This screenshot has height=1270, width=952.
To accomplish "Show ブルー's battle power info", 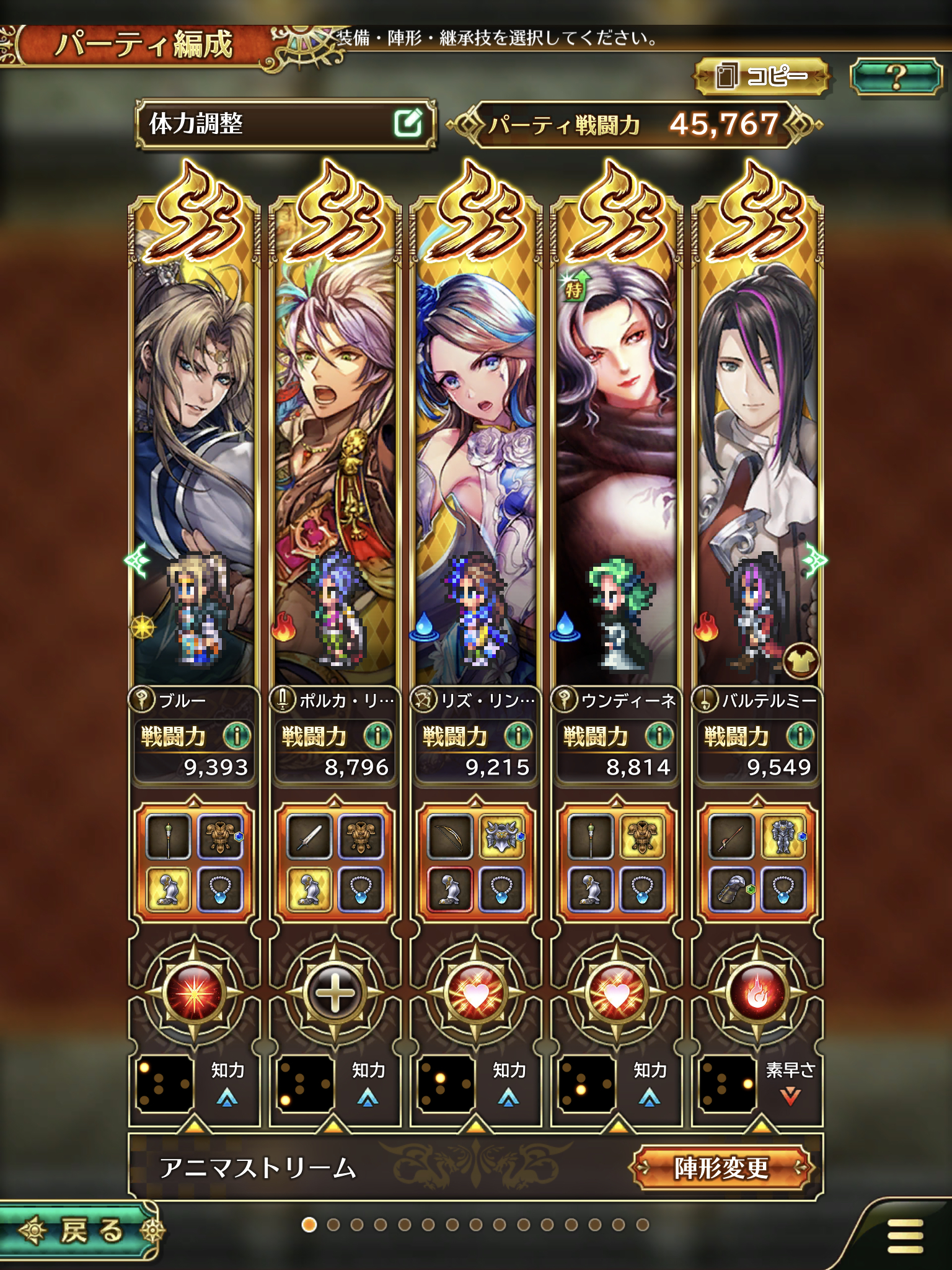I will tap(236, 736).
